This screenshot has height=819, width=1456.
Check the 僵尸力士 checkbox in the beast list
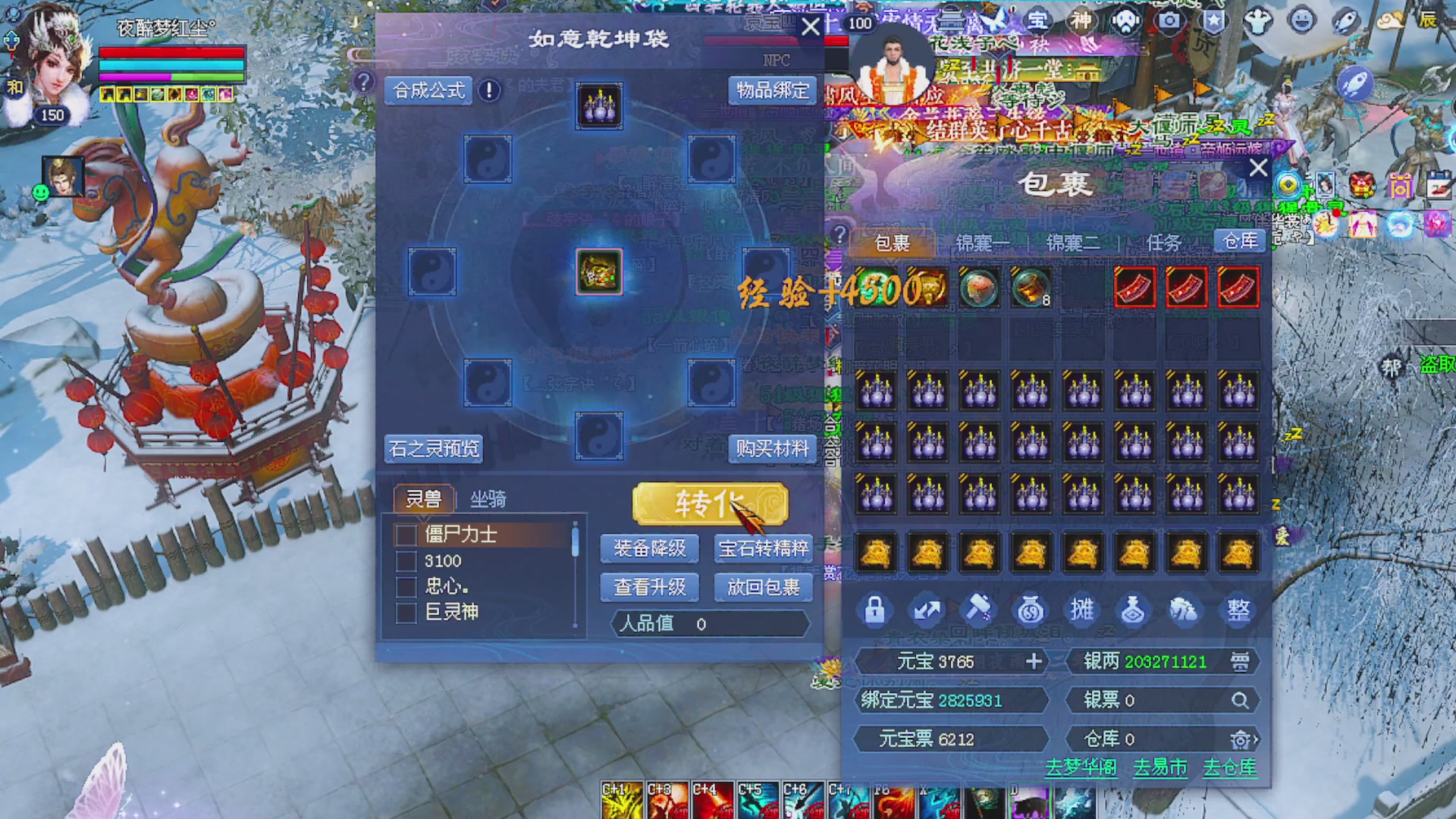tap(406, 535)
